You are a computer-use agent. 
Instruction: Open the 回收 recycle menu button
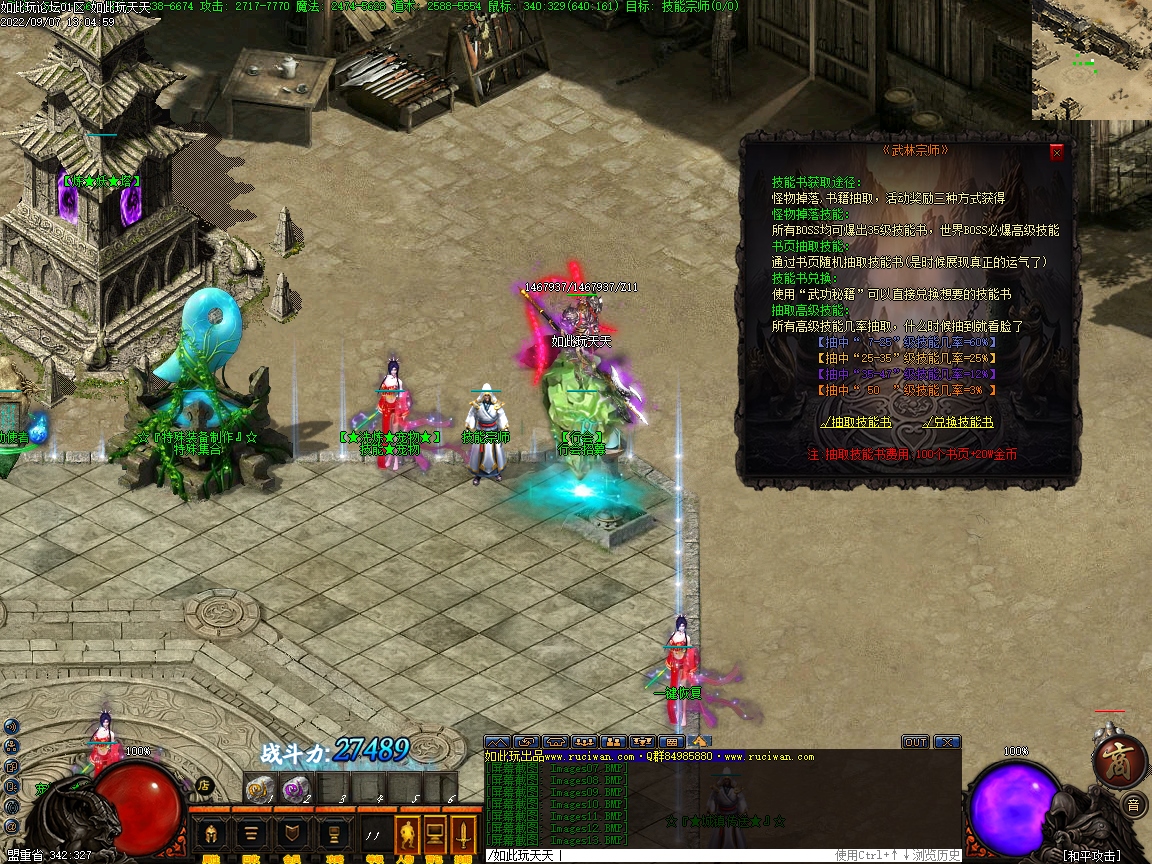[x=252, y=834]
